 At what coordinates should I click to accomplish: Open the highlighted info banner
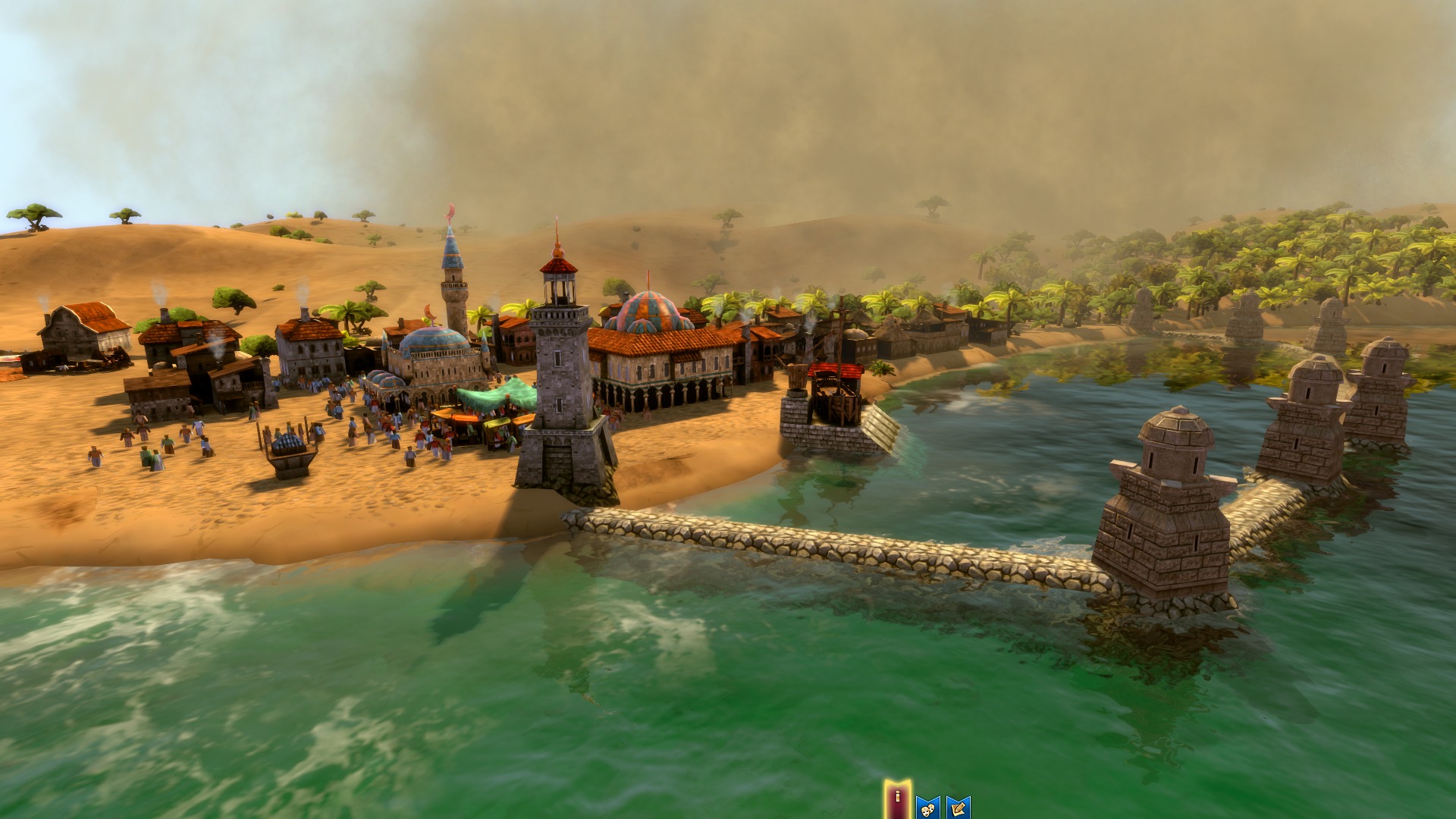pyautogui.click(x=899, y=795)
